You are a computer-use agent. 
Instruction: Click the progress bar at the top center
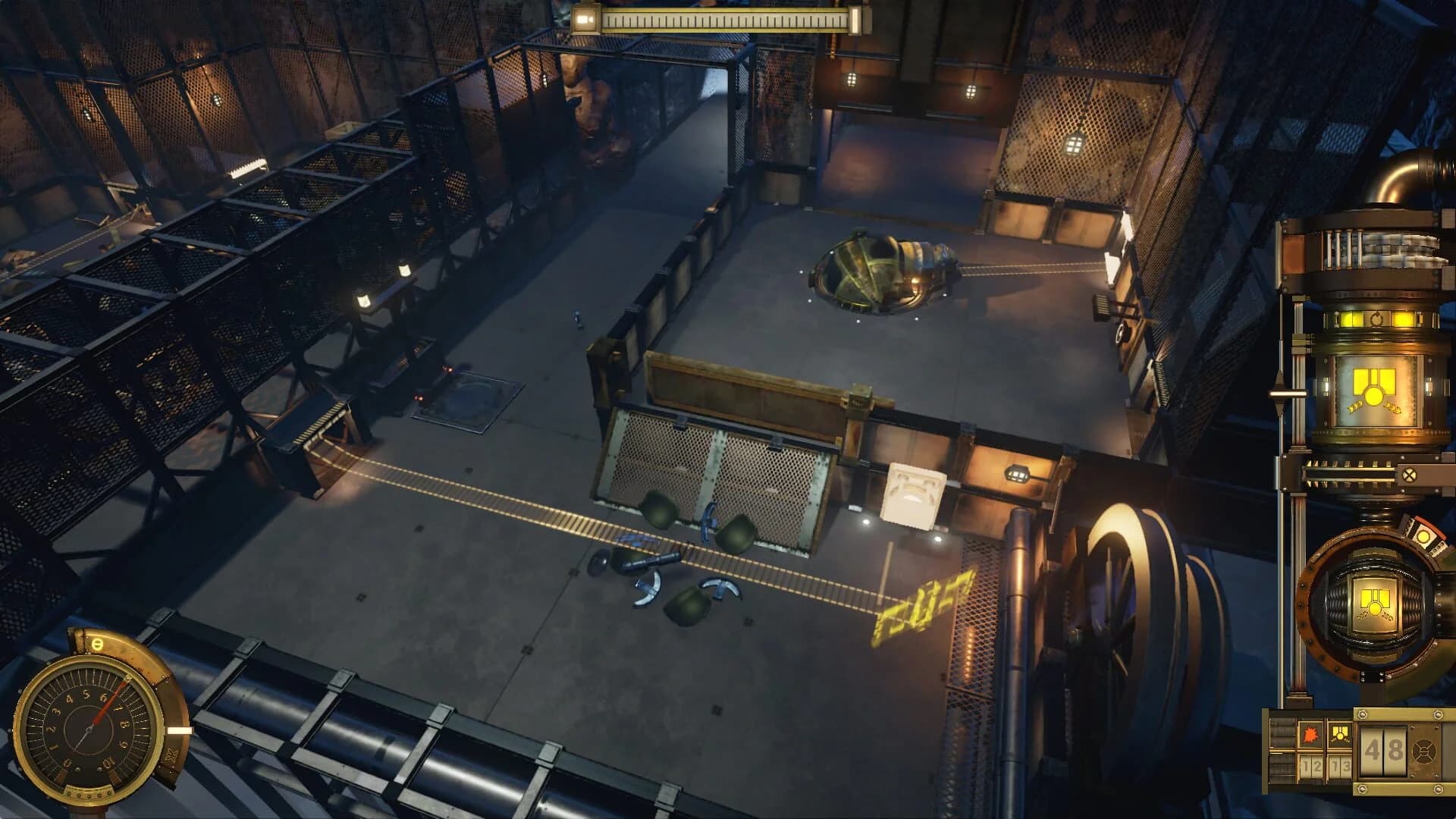[x=728, y=20]
